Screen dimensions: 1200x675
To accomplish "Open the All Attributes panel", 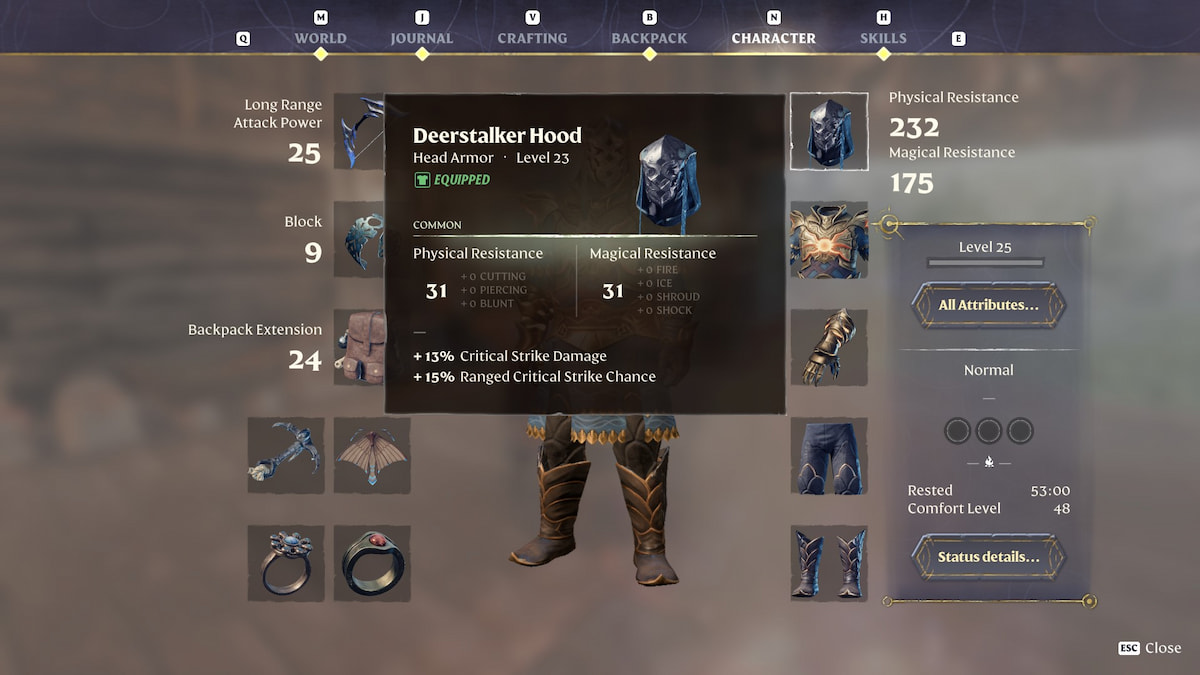I will 988,305.
